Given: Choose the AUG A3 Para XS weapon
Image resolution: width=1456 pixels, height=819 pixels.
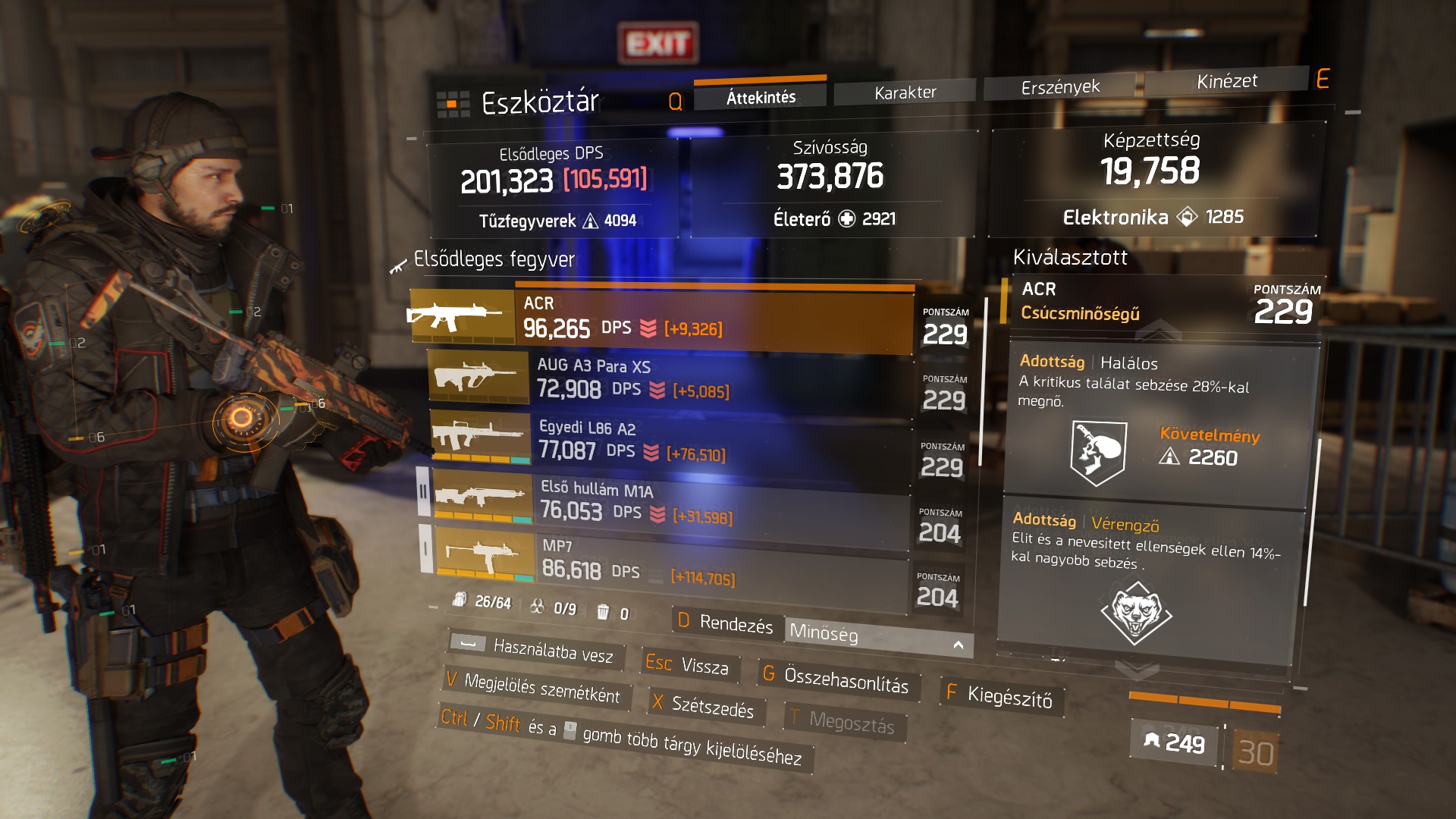Looking at the screenshot, I should [x=667, y=379].
